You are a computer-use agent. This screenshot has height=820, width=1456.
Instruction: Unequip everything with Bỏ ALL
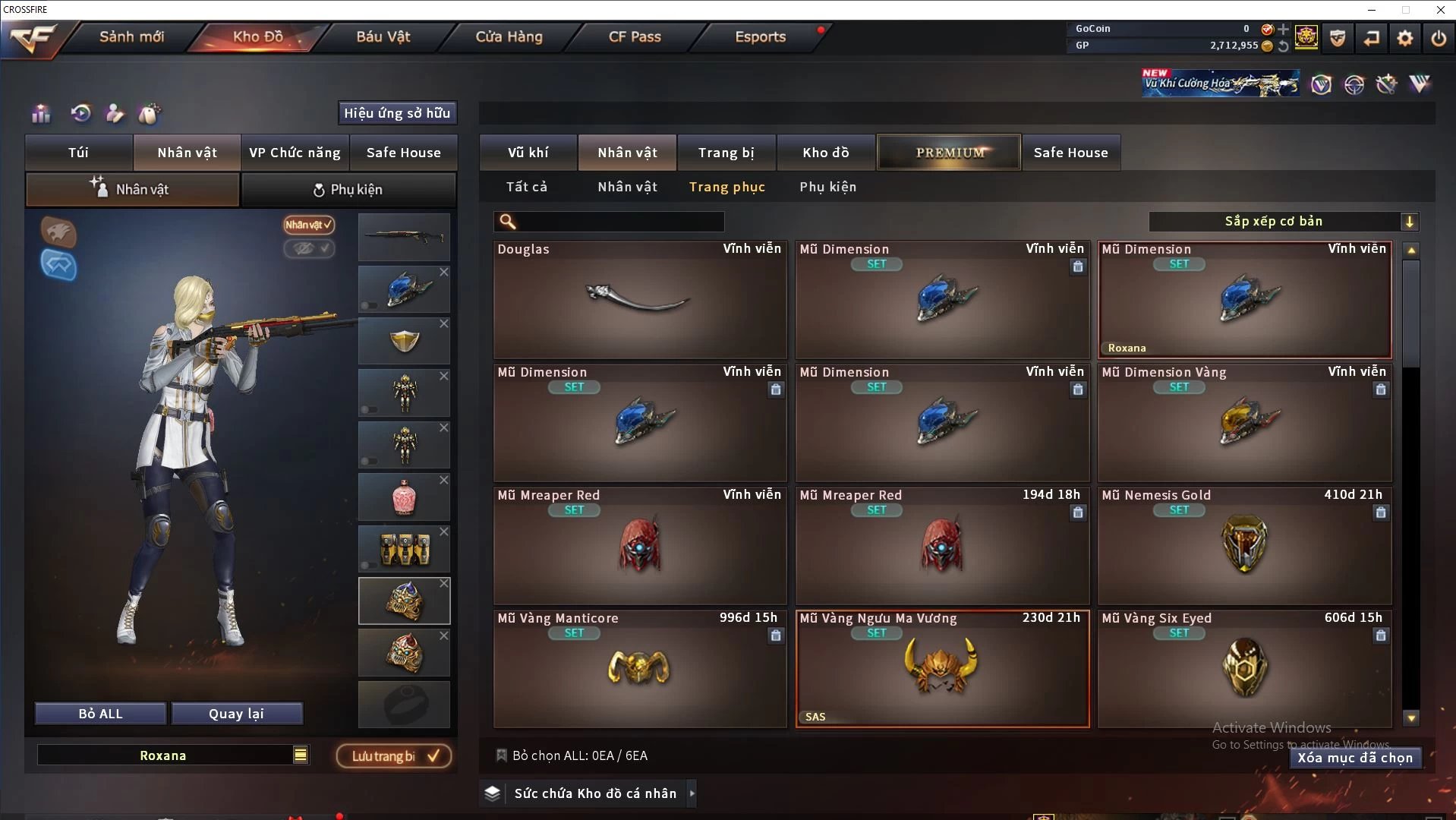[100, 714]
